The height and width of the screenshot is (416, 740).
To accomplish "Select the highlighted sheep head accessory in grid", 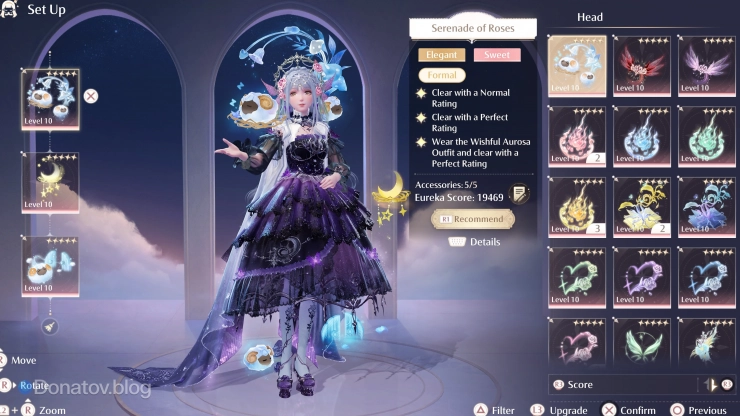I will [x=577, y=65].
